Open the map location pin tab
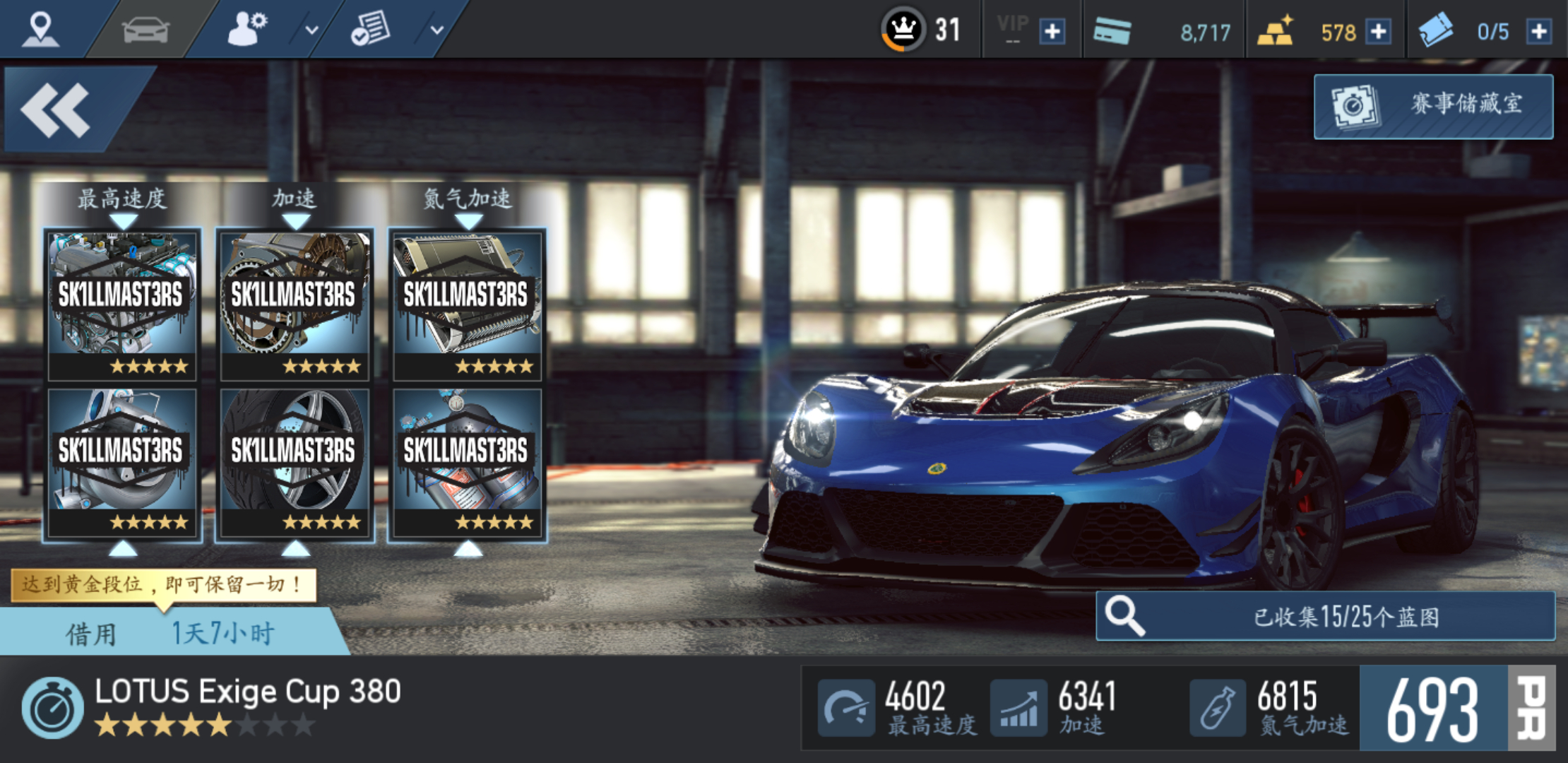Image resolution: width=1568 pixels, height=763 pixels. (x=40, y=30)
